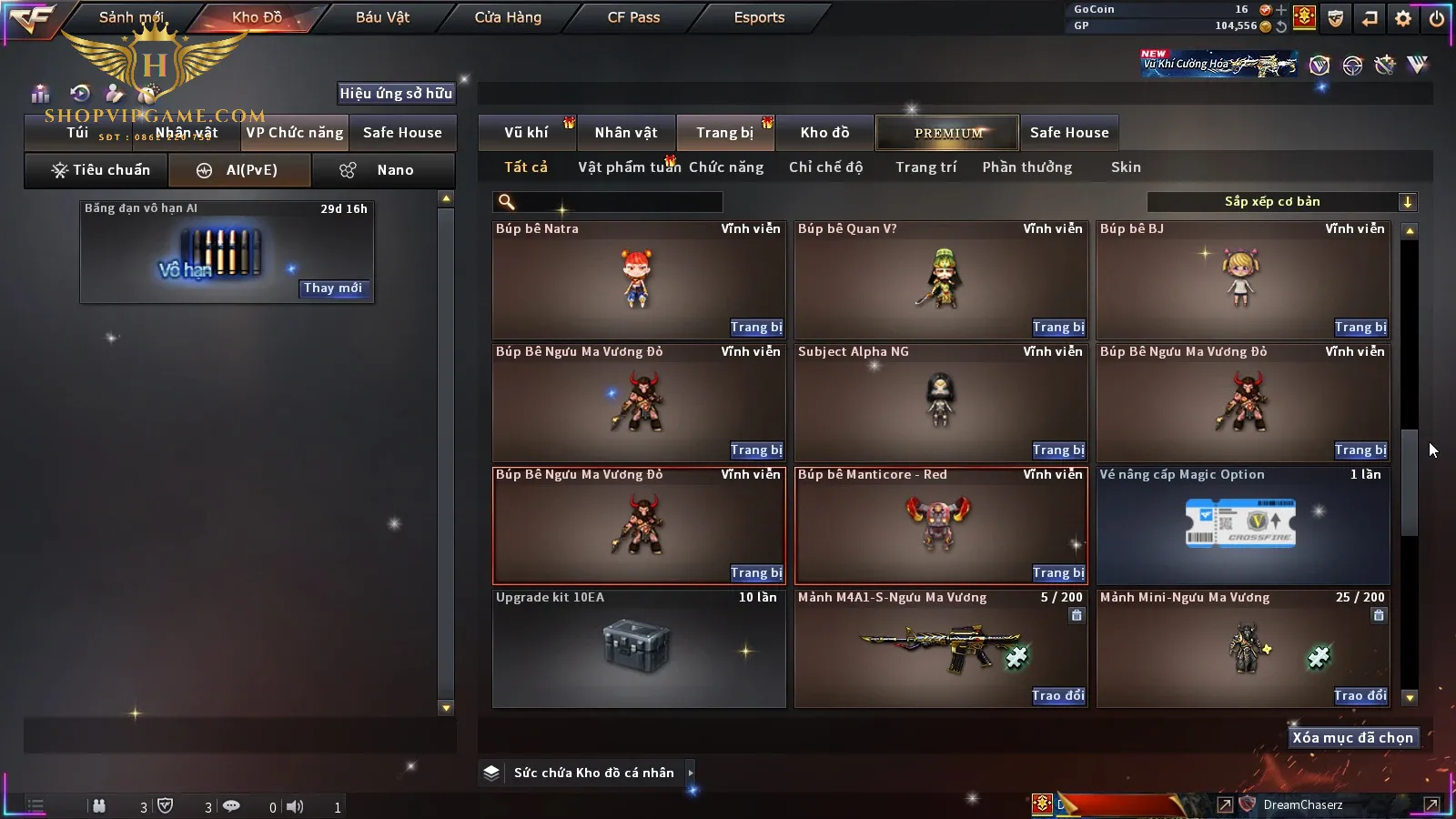
Task: Open the PREMIUM tab
Action: [x=948, y=133]
